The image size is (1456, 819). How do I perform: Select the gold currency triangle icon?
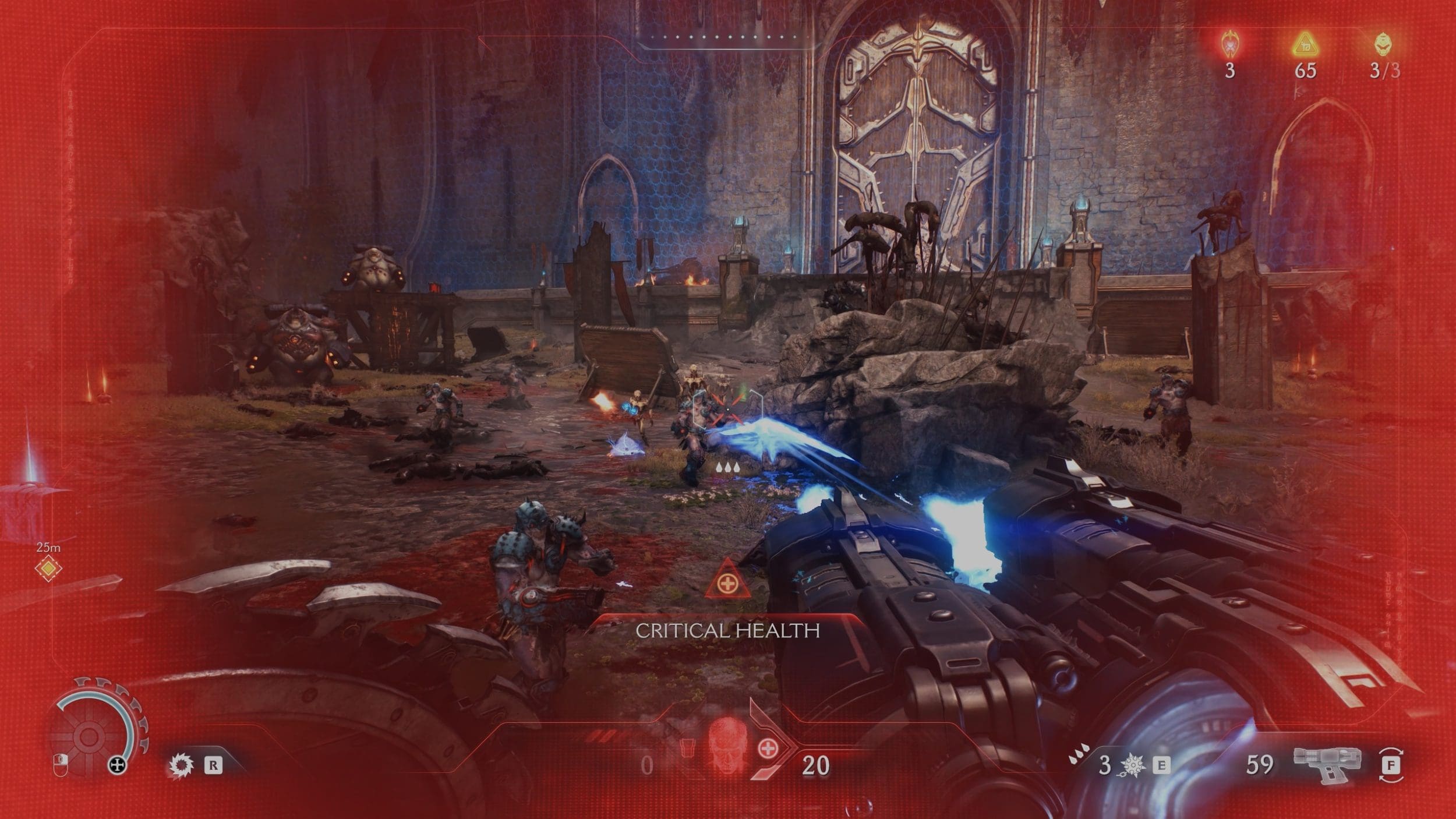pyautogui.click(x=1305, y=45)
